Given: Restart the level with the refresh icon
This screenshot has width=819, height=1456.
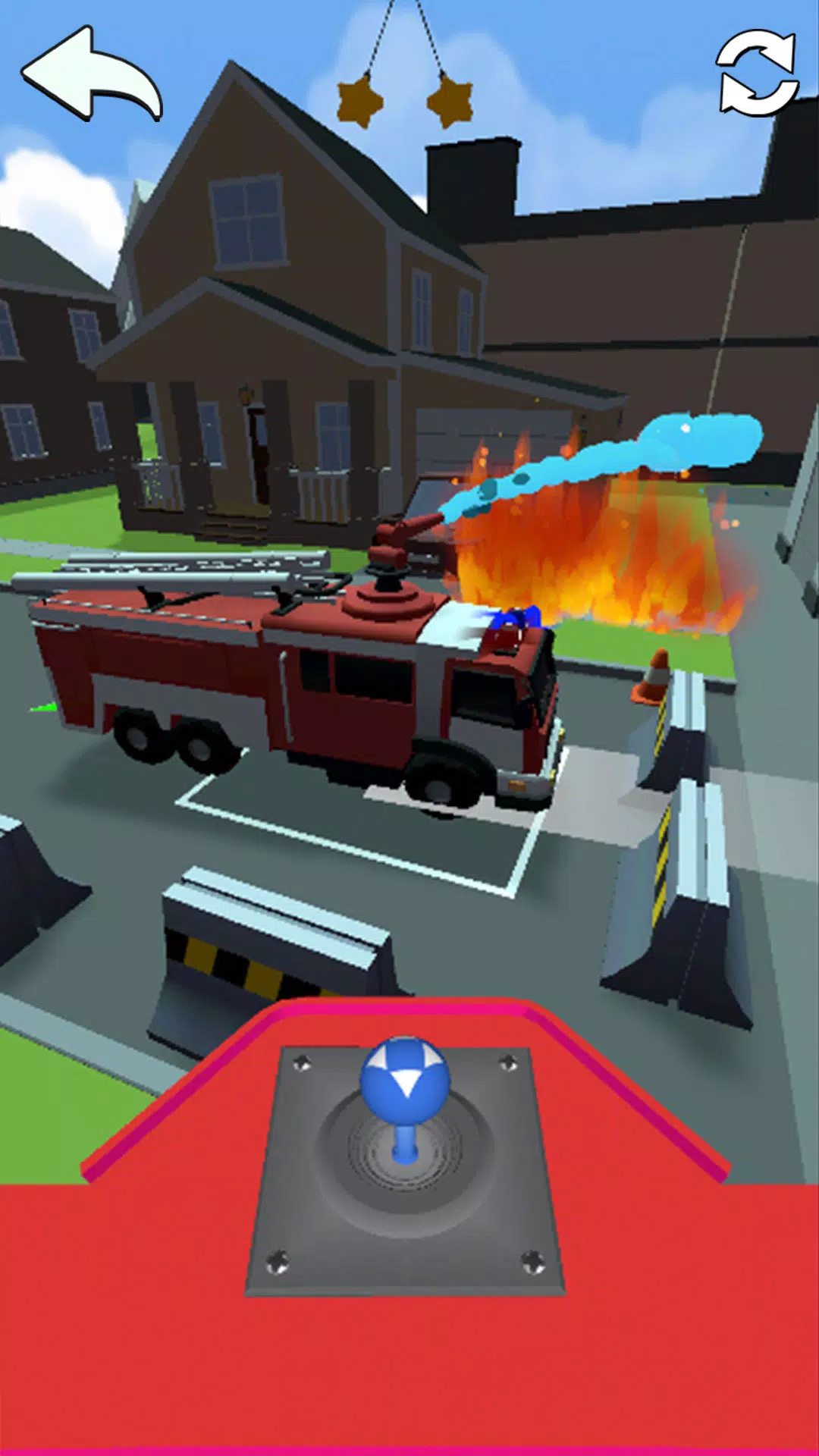Looking at the screenshot, I should click(757, 73).
